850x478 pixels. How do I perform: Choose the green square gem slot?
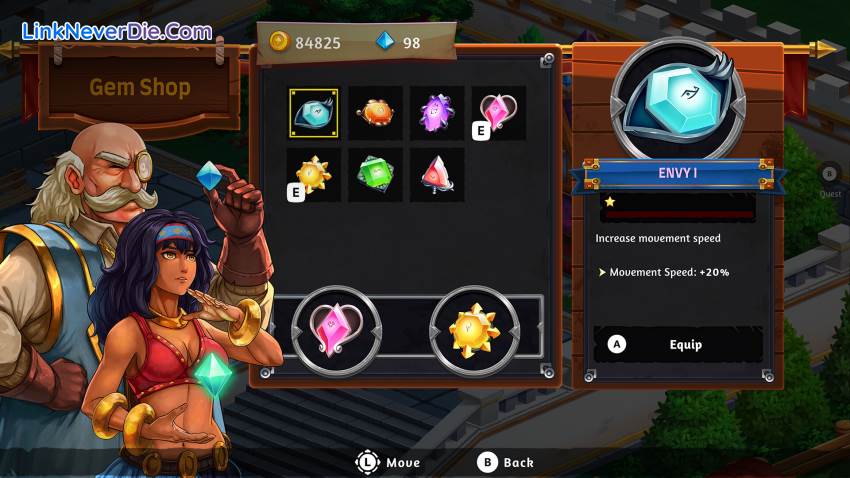[x=376, y=175]
